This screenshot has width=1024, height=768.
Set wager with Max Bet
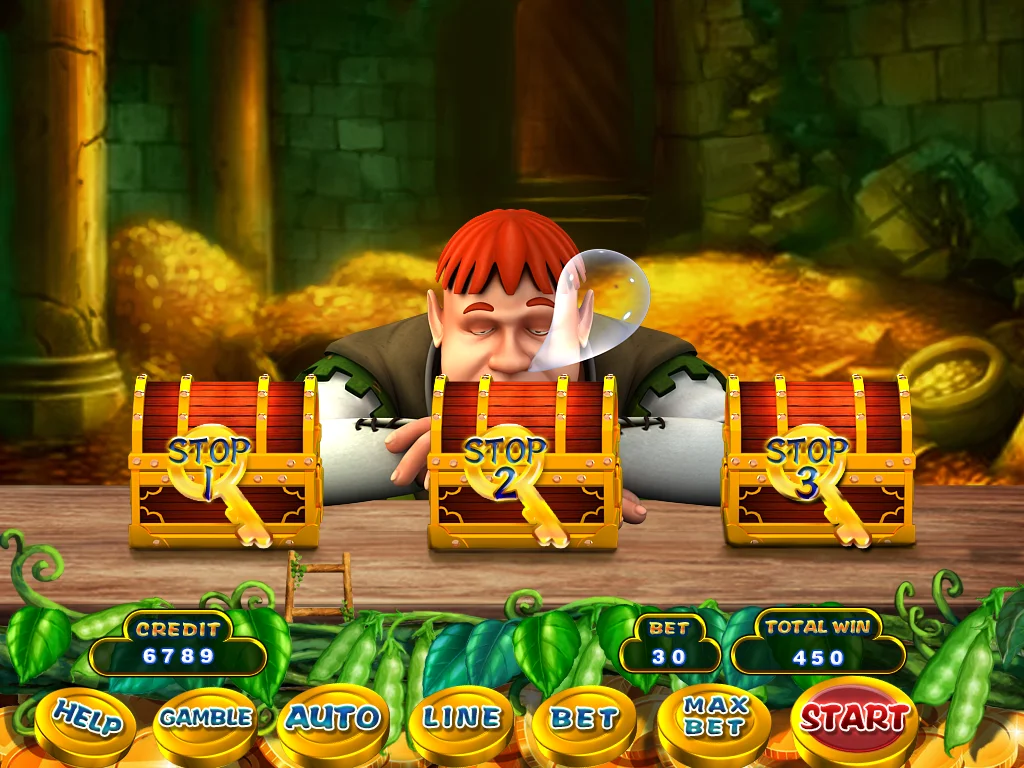pos(714,719)
